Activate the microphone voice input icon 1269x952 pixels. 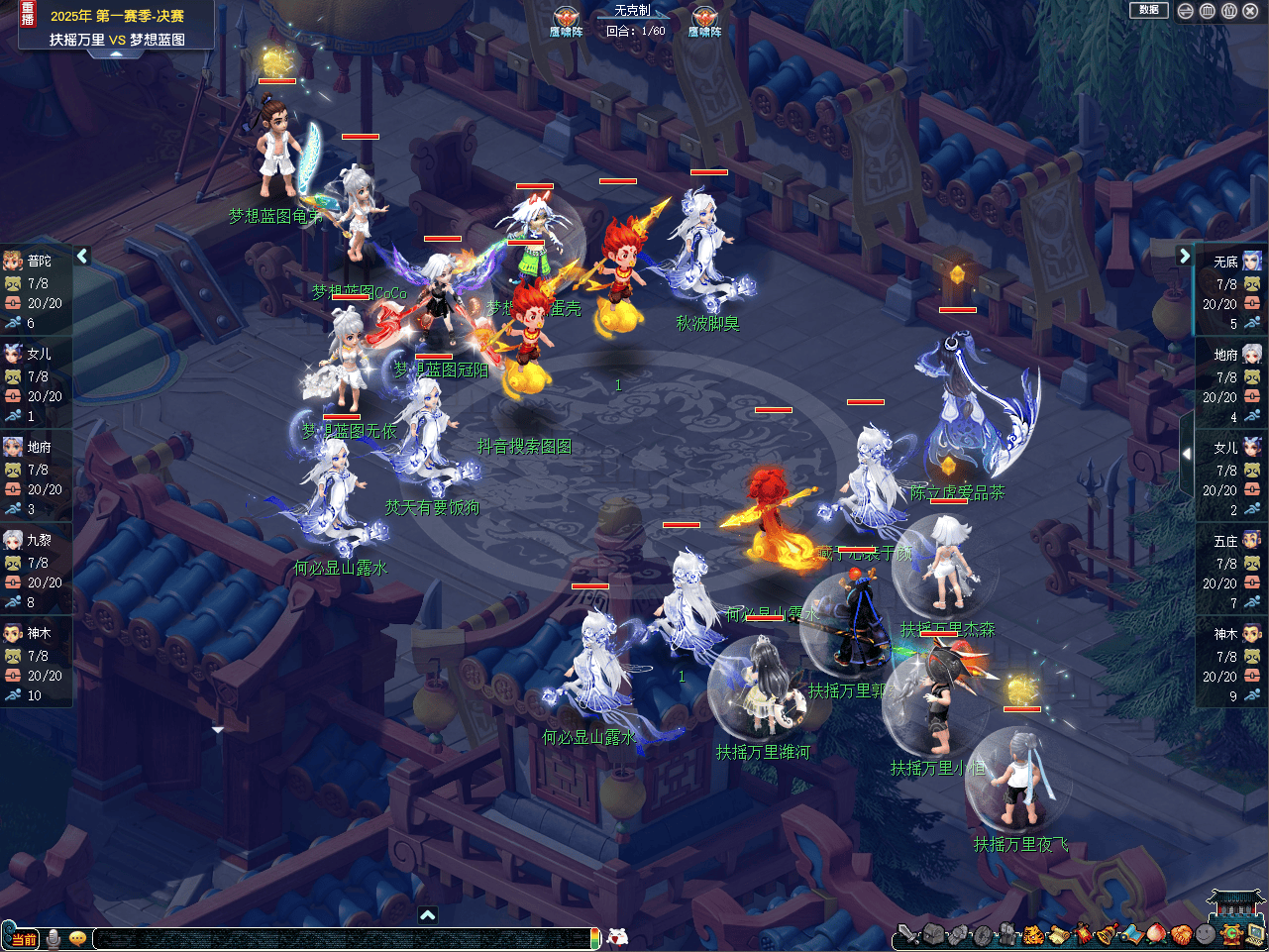pos(53,938)
